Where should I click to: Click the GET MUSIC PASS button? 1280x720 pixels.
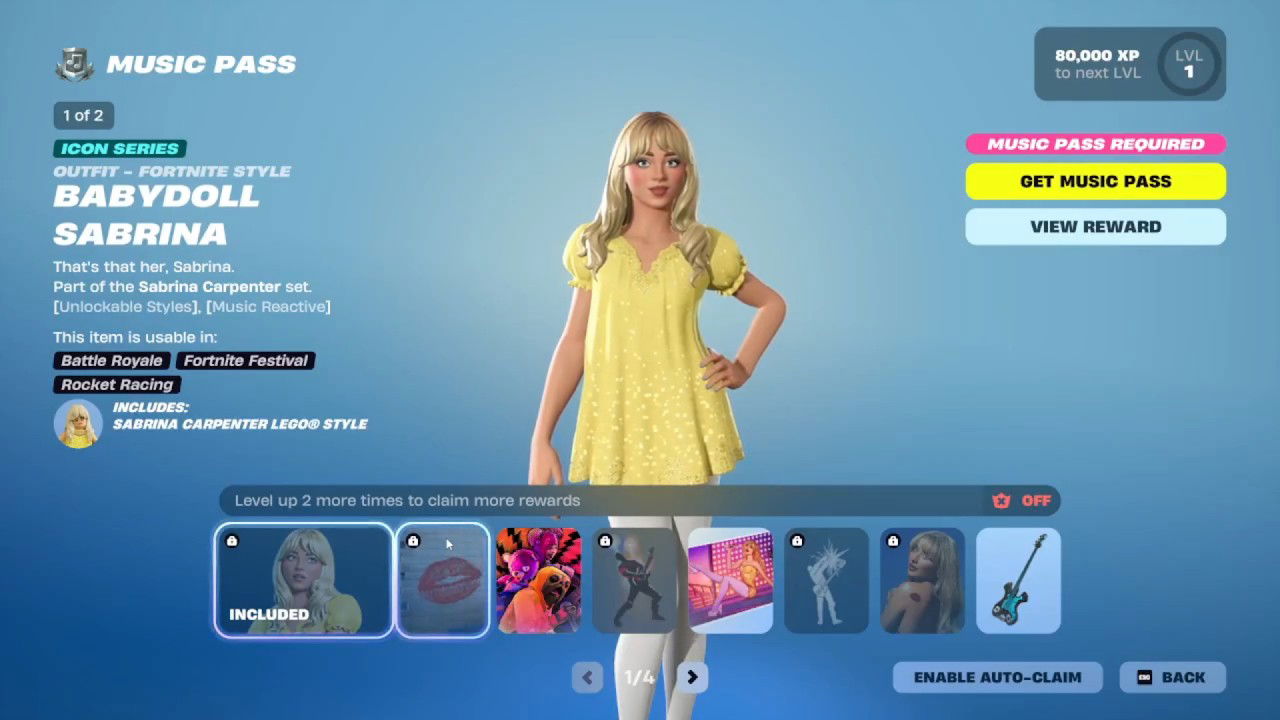coord(1095,181)
